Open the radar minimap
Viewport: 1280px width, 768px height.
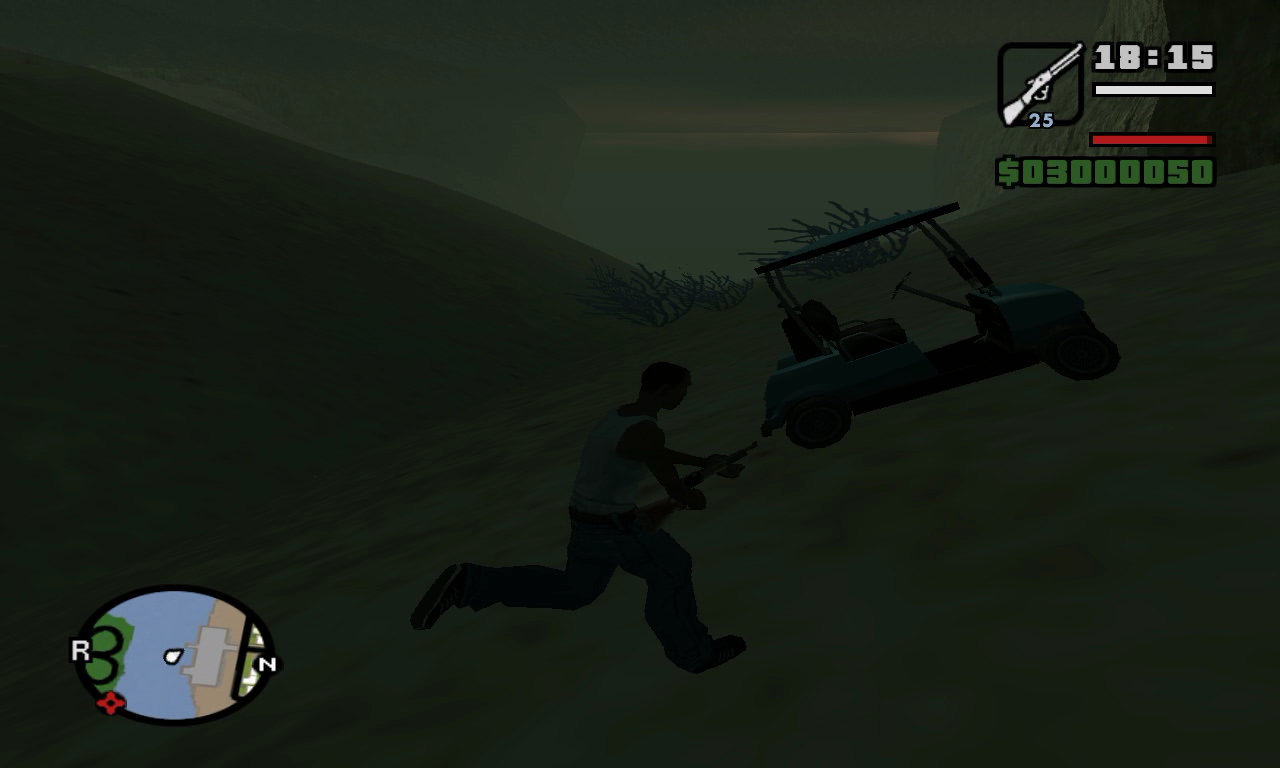(x=175, y=655)
